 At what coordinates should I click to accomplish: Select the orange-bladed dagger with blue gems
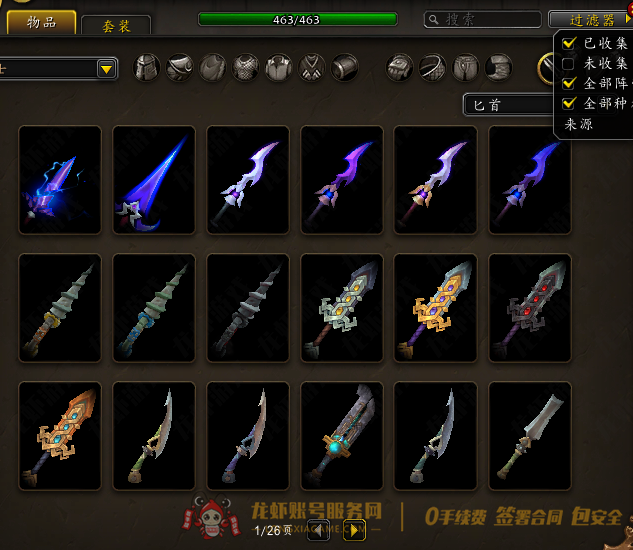[60, 435]
